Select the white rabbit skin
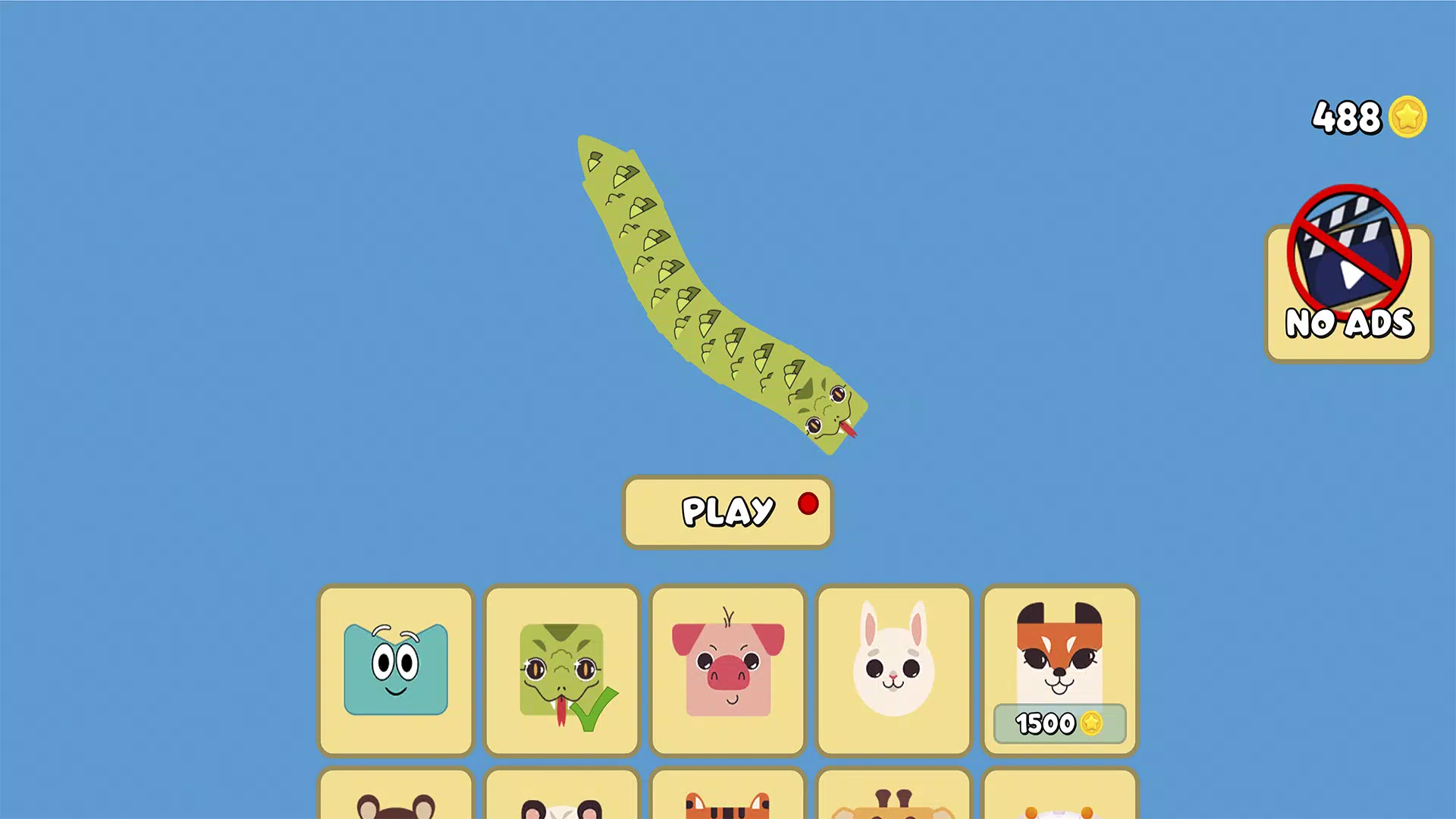The width and height of the screenshot is (1456, 819). point(893,670)
